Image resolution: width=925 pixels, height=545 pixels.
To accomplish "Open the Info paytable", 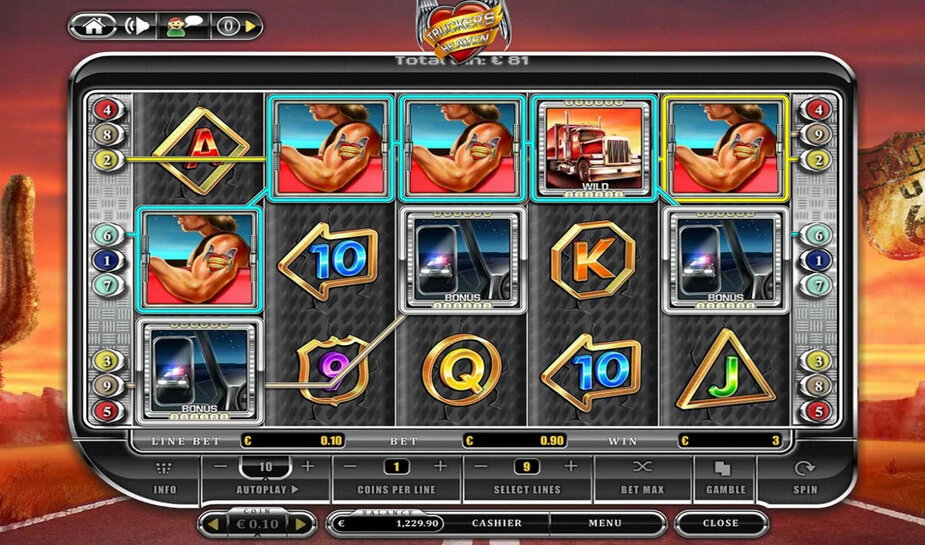I will pyautogui.click(x=164, y=477).
